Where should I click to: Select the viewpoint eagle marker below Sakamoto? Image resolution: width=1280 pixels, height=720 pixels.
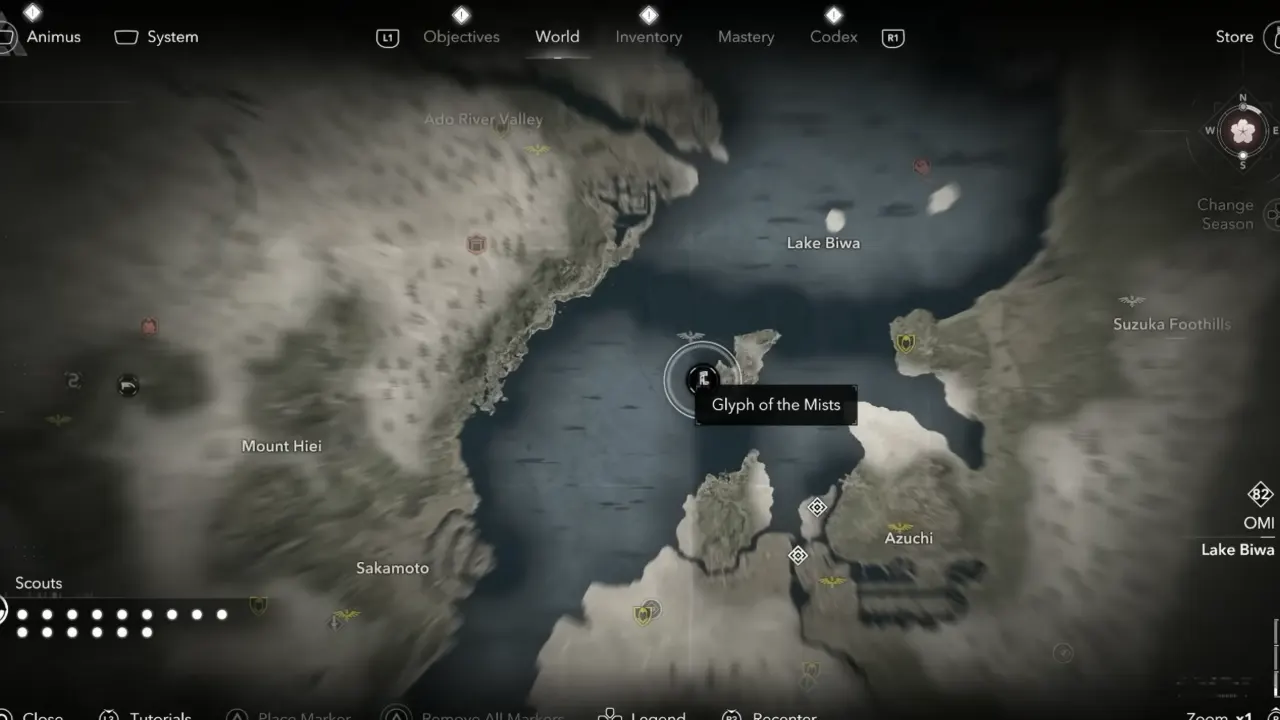coord(347,614)
